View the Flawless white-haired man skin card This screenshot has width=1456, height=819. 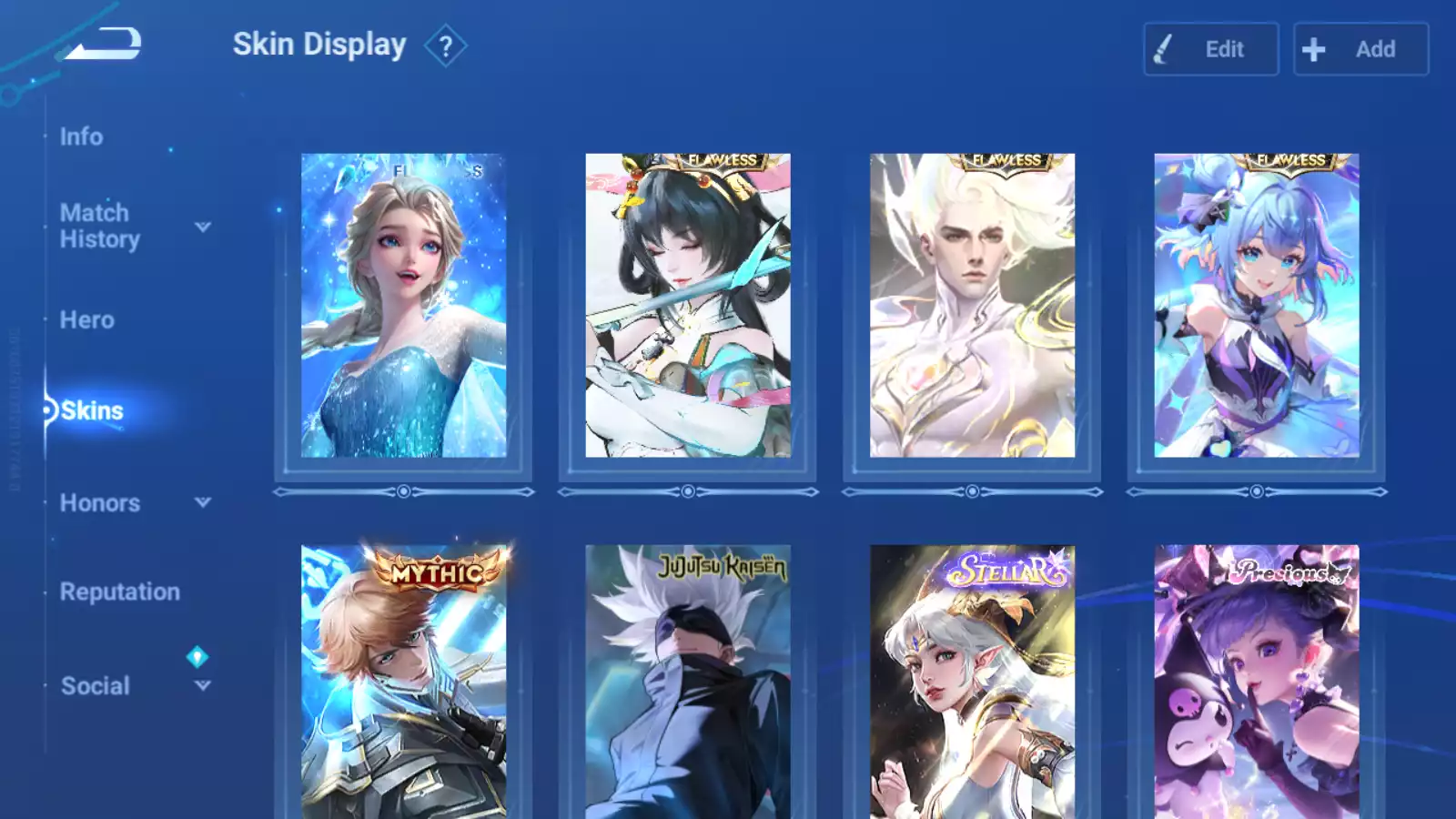coord(972,306)
